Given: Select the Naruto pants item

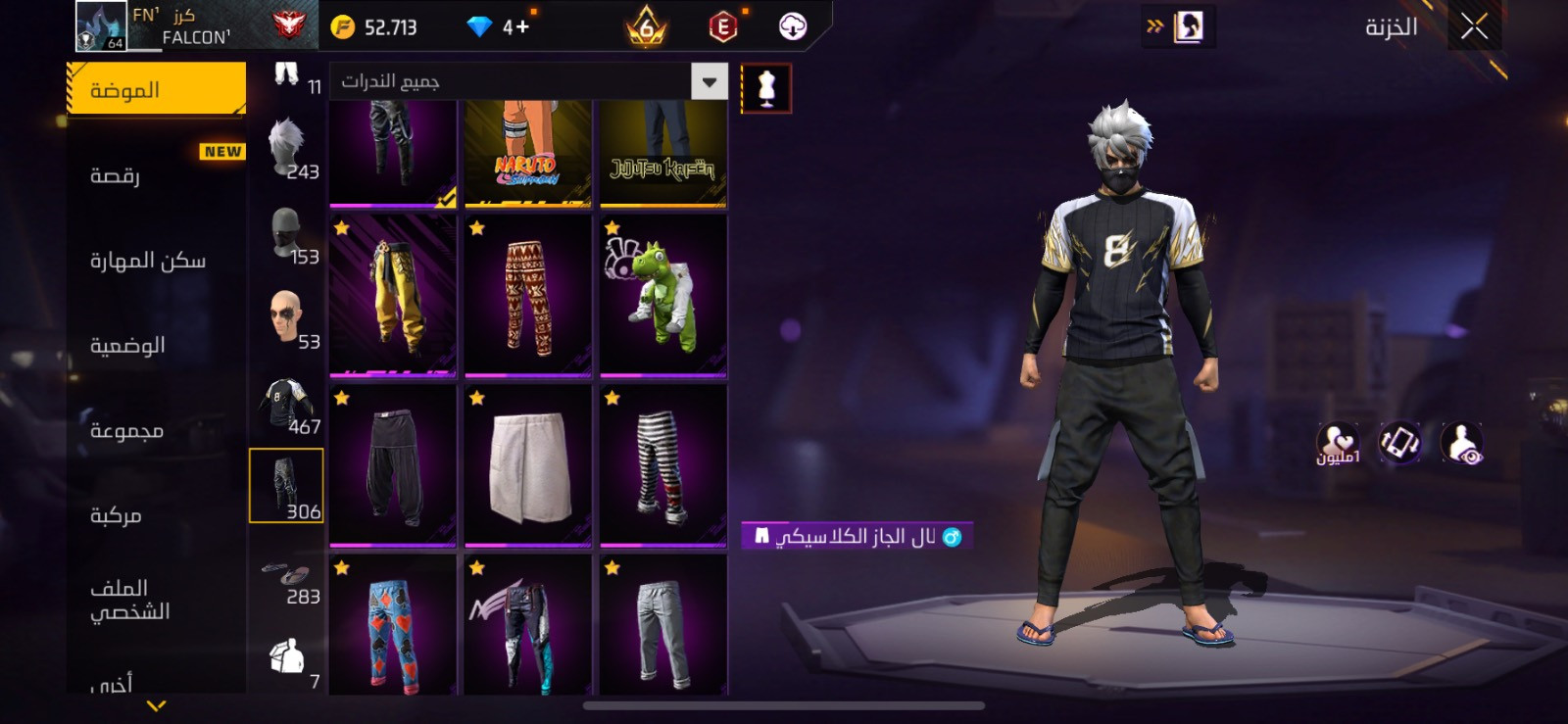Looking at the screenshot, I should [528, 153].
